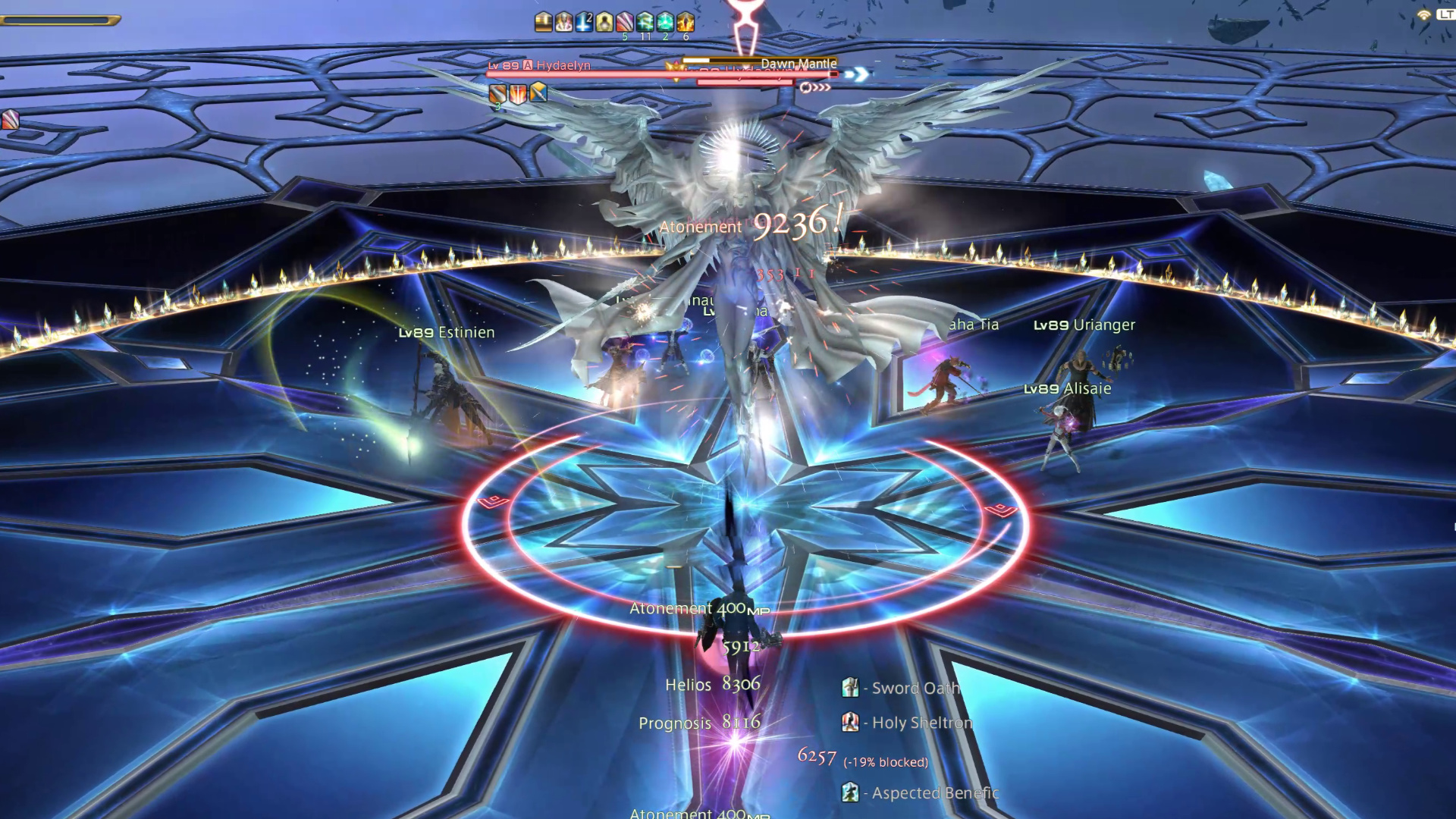Select the gold bar status effect icon
1456x819 pixels.
[543, 22]
